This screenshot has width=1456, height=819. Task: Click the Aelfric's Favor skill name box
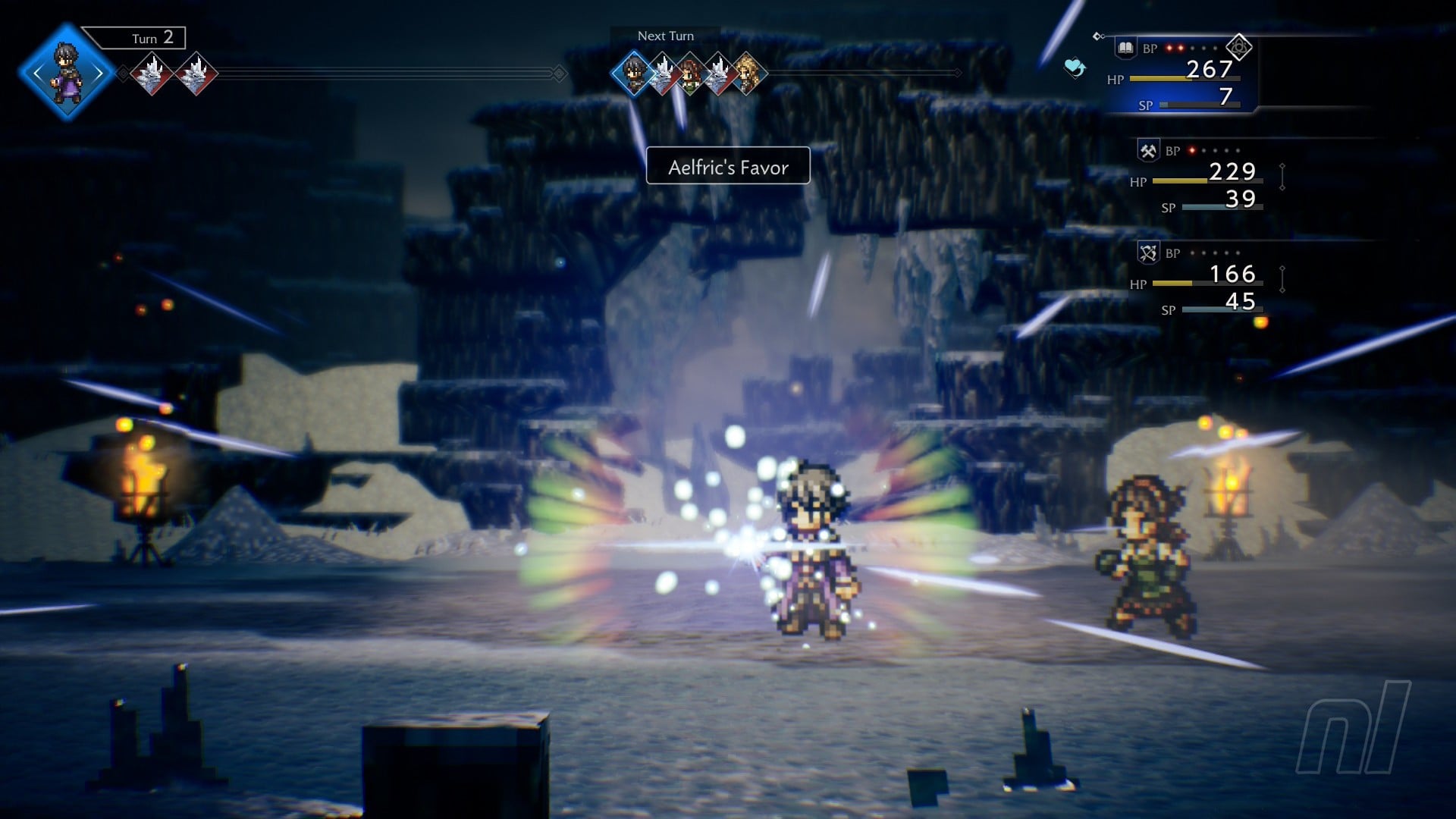pos(728,166)
